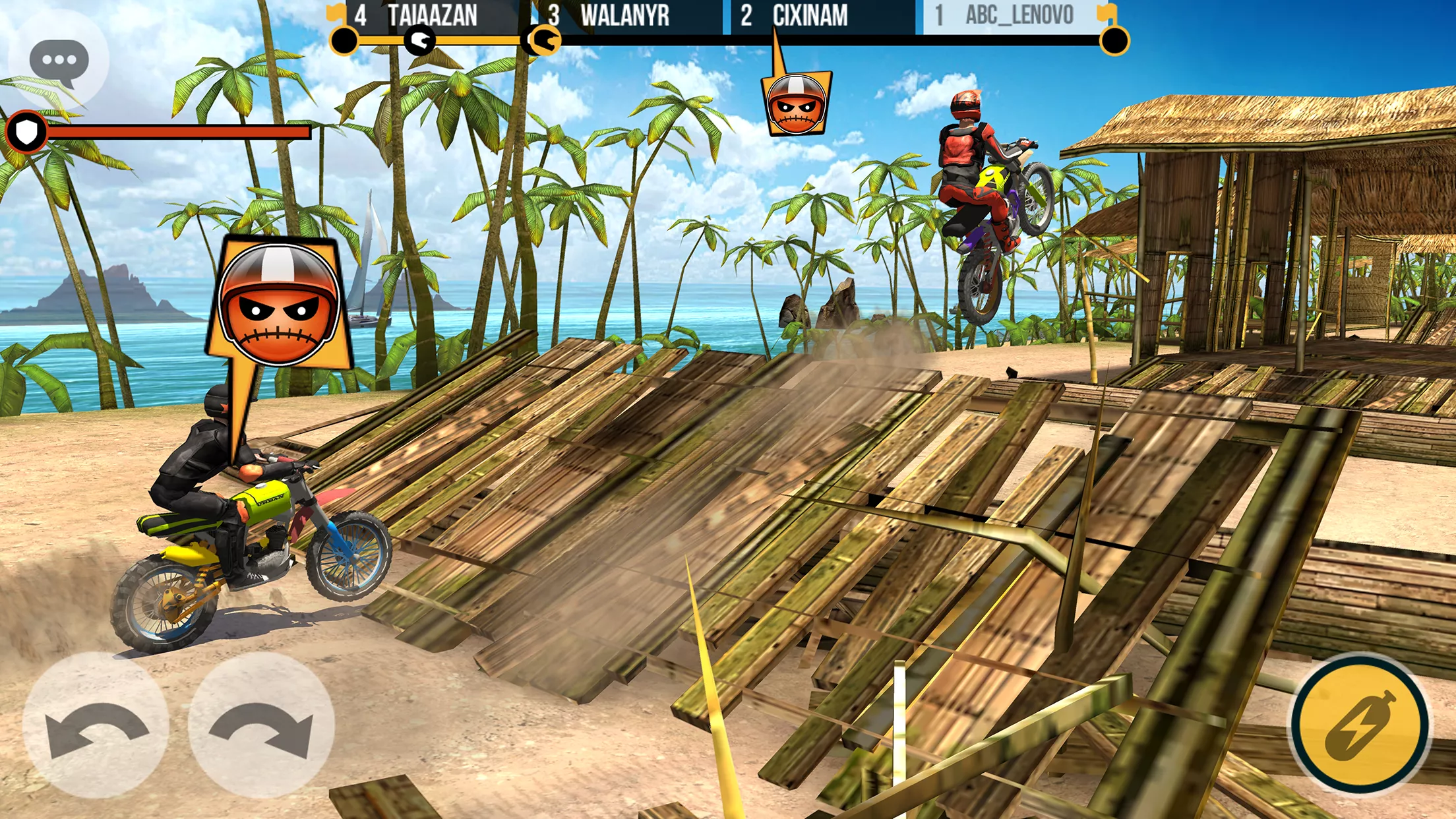Viewport: 1456px width, 819px height.
Task: Open the chat speech bubble
Action: (59, 61)
